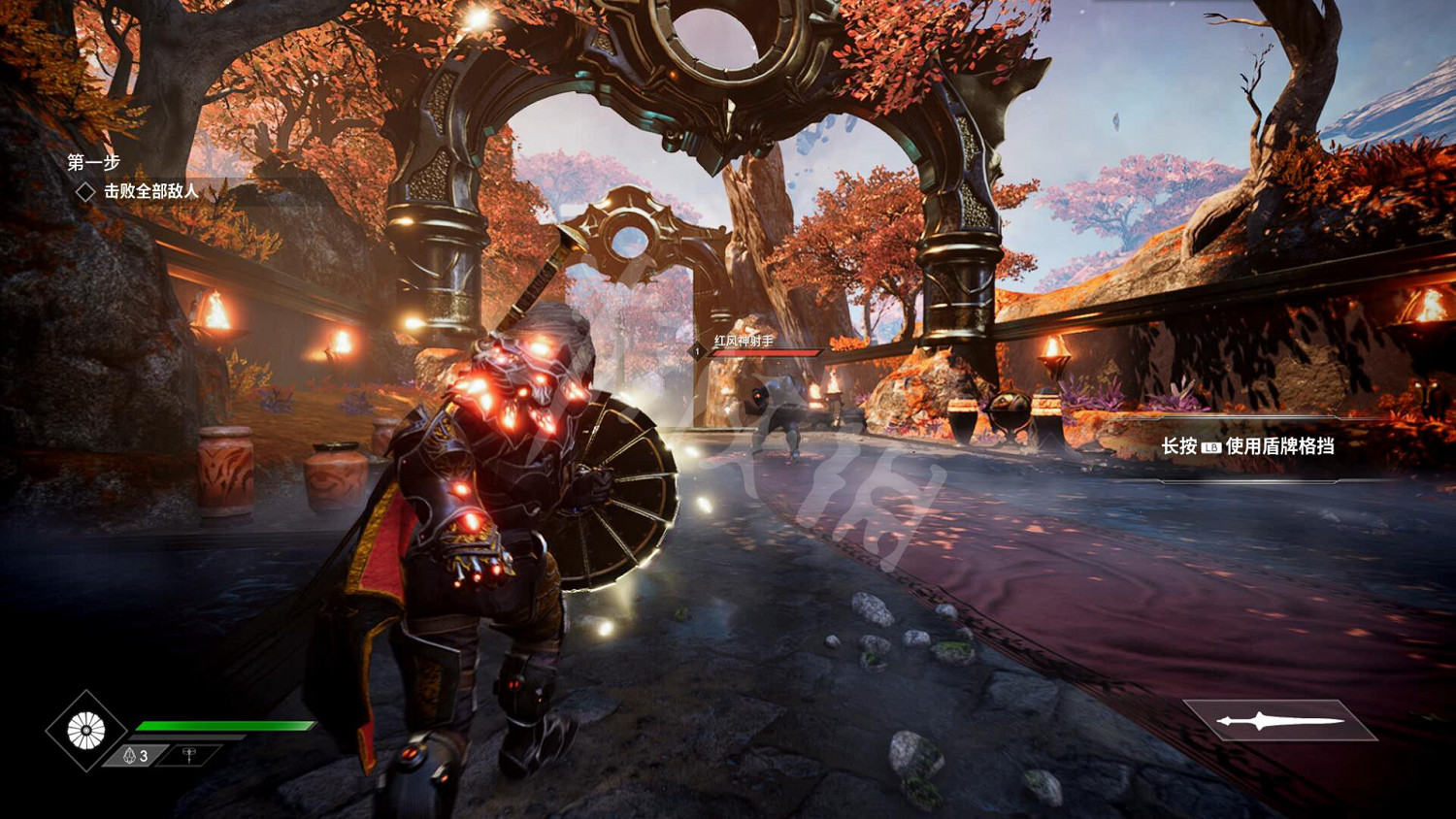The height and width of the screenshot is (819, 1456).
Task: Select the round shield icon in the diamond
Action: (85, 731)
